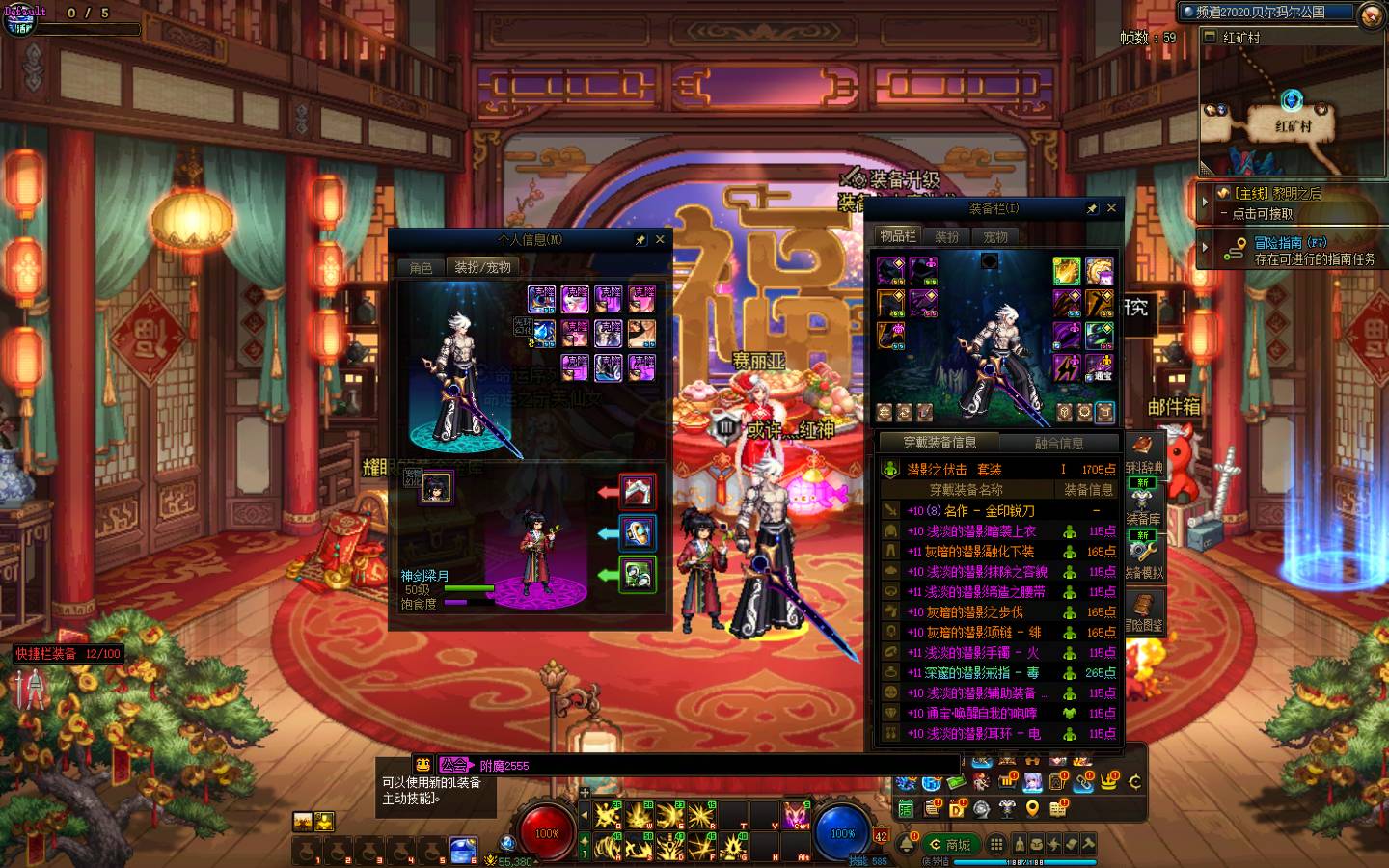Show the 融合信息 fusion info tab

coord(1058,443)
